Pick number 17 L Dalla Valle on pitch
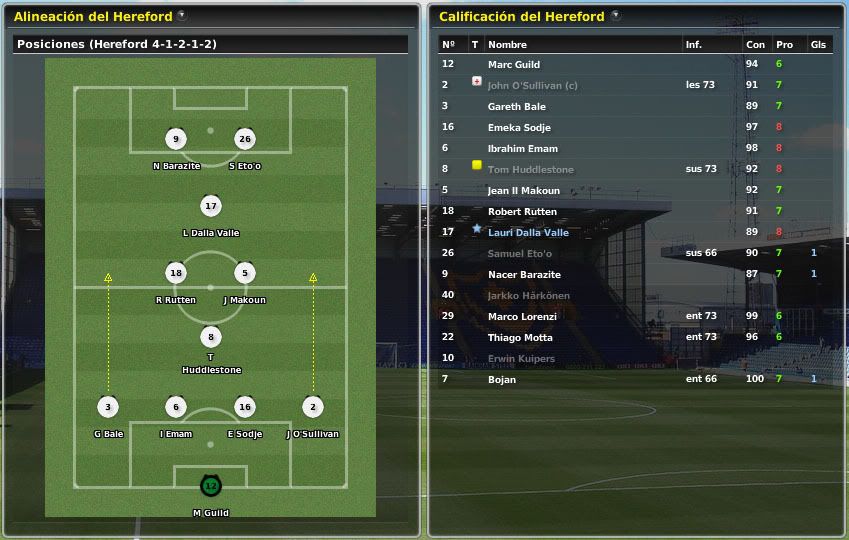The image size is (849, 540). [x=210, y=207]
